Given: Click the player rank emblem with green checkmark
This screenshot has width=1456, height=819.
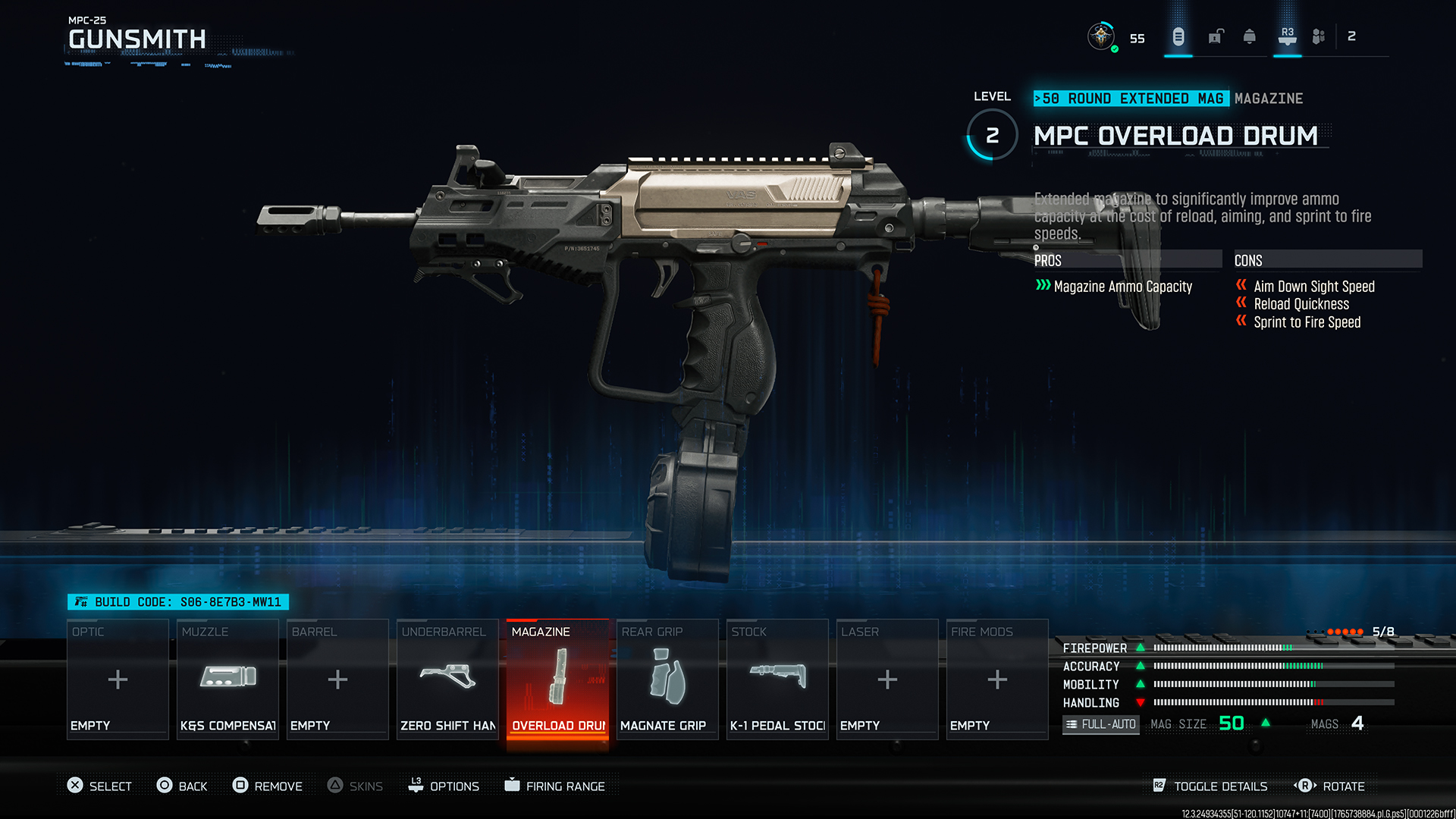Looking at the screenshot, I should point(1103,36).
